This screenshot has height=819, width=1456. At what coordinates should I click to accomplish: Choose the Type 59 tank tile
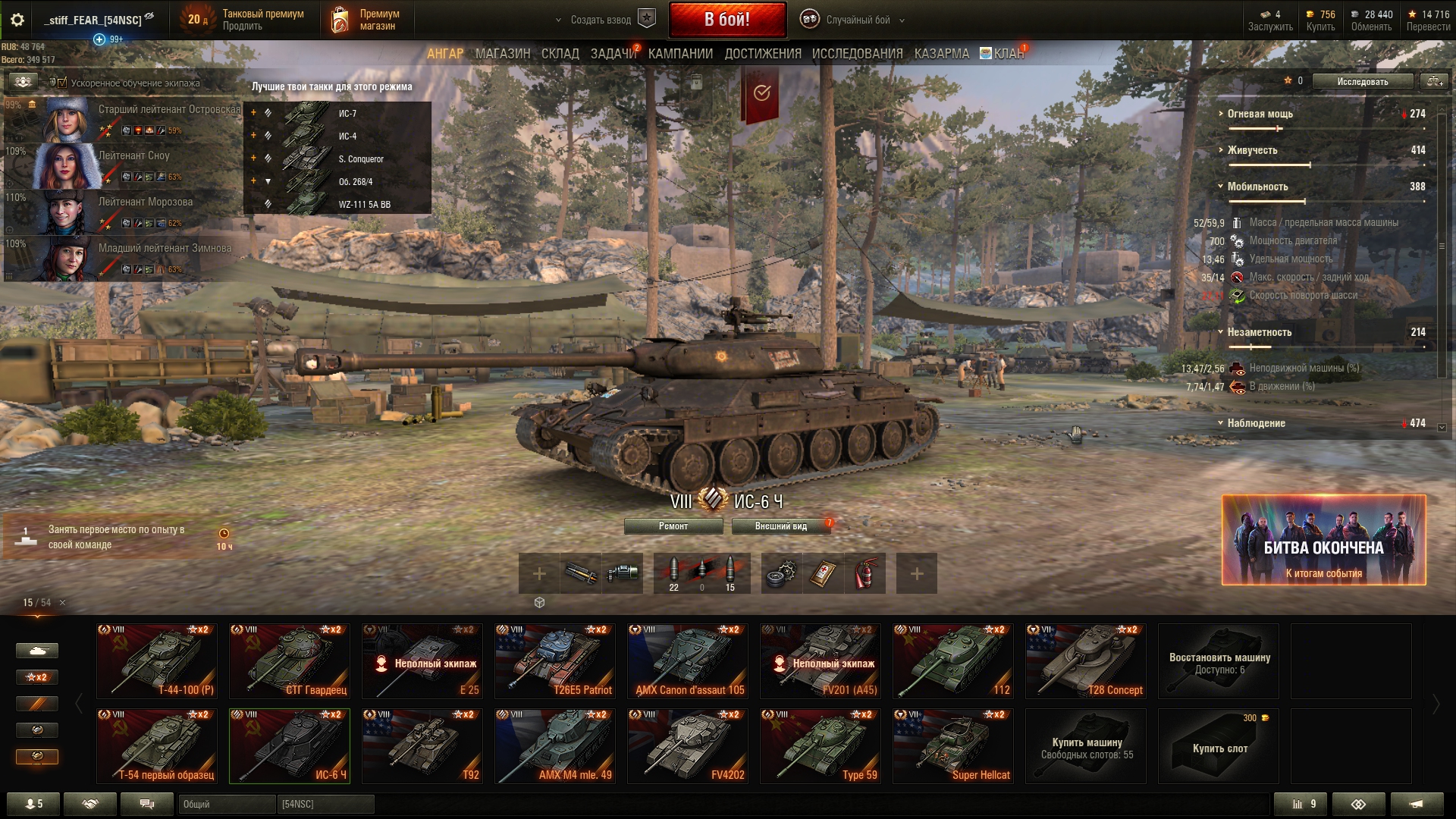pyautogui.click(x=821, y=745)
